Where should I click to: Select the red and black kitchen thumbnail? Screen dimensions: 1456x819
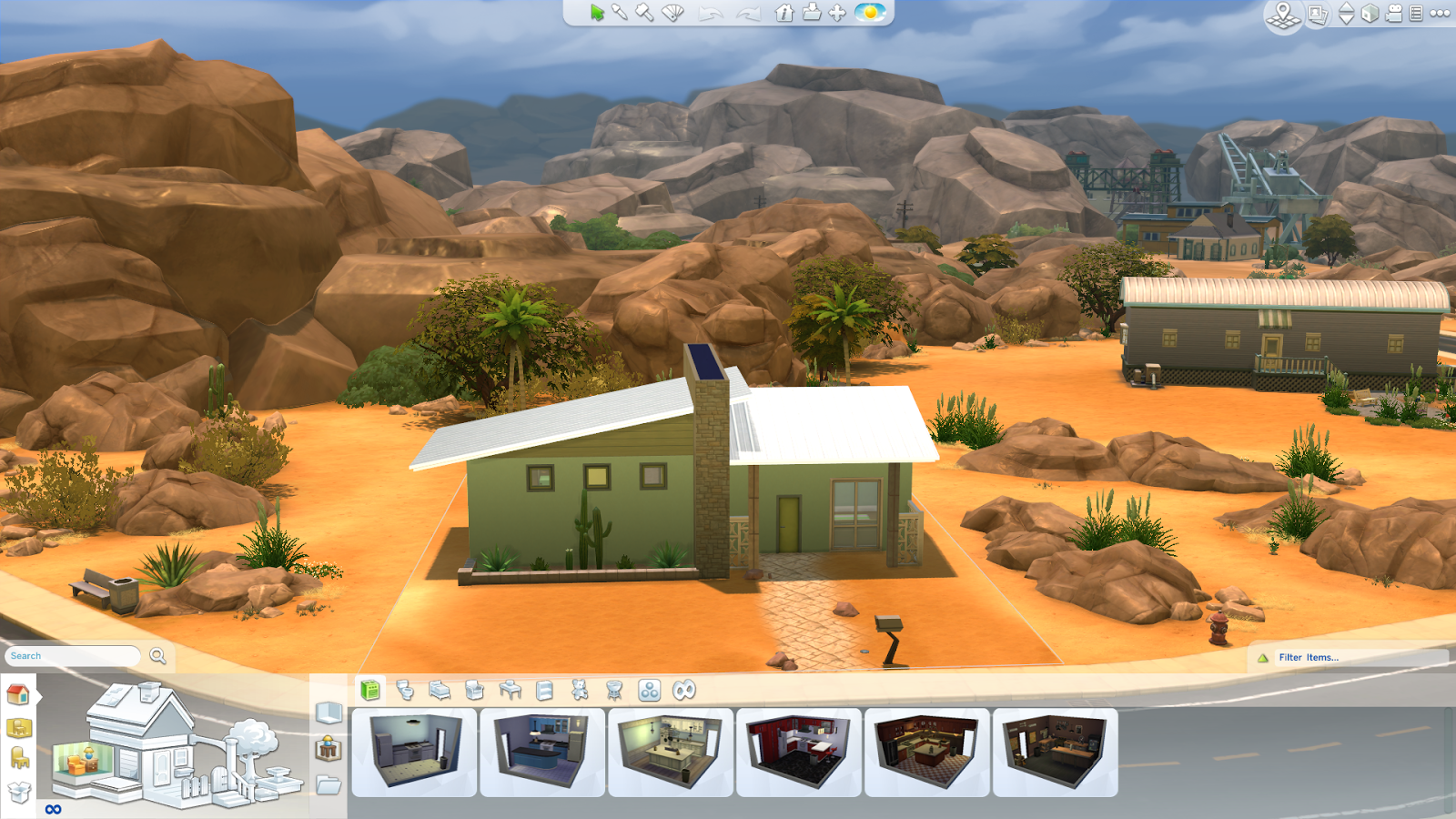point(798,752)
